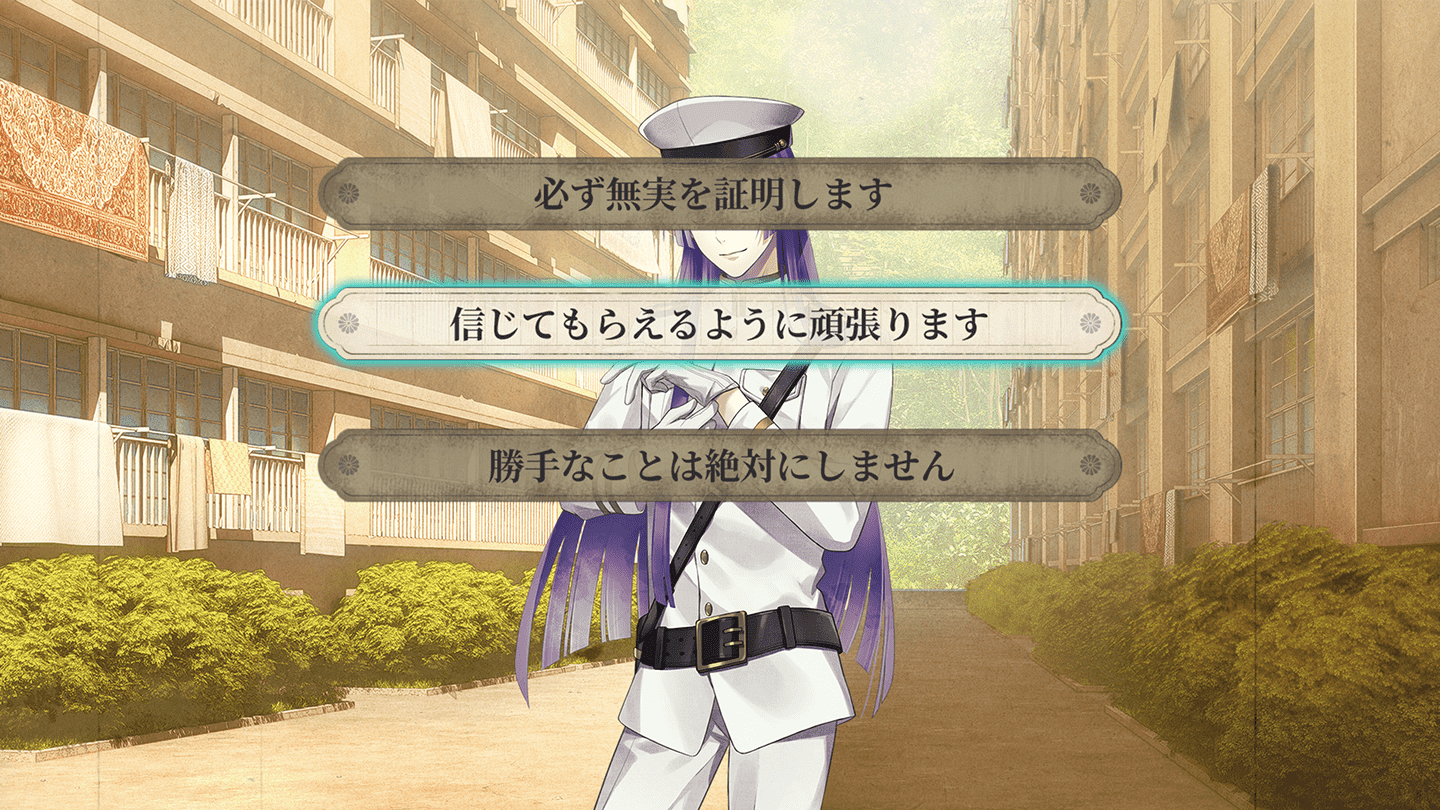Switch selection to the first choice bar
The image size is (1440, 810).
tap(716, 194)
